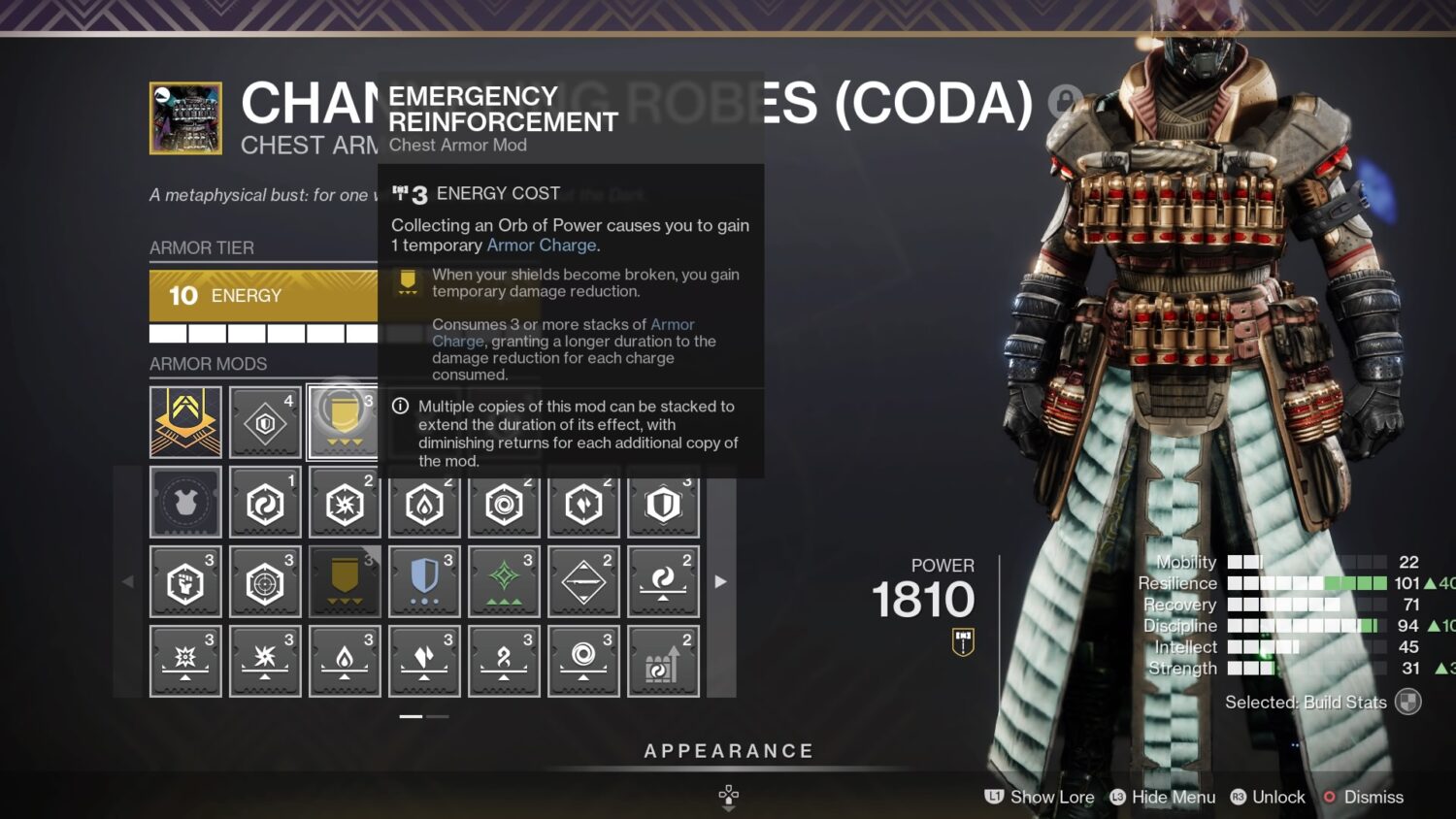1456x819 pixels.
Task: Select the fence-with-arrow mod in bottom row
Action: point(663,661)
